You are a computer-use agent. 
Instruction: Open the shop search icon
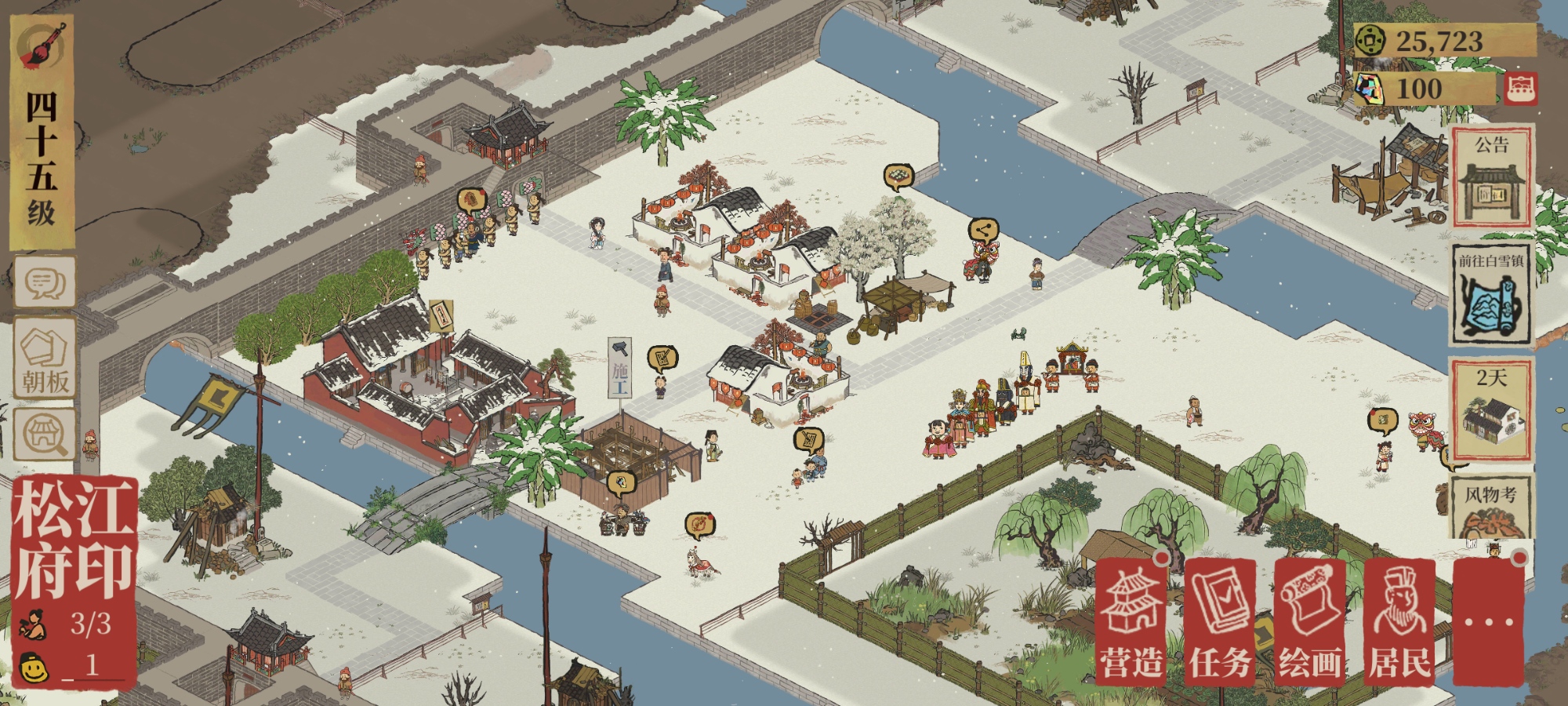click(x=45, y=434)
